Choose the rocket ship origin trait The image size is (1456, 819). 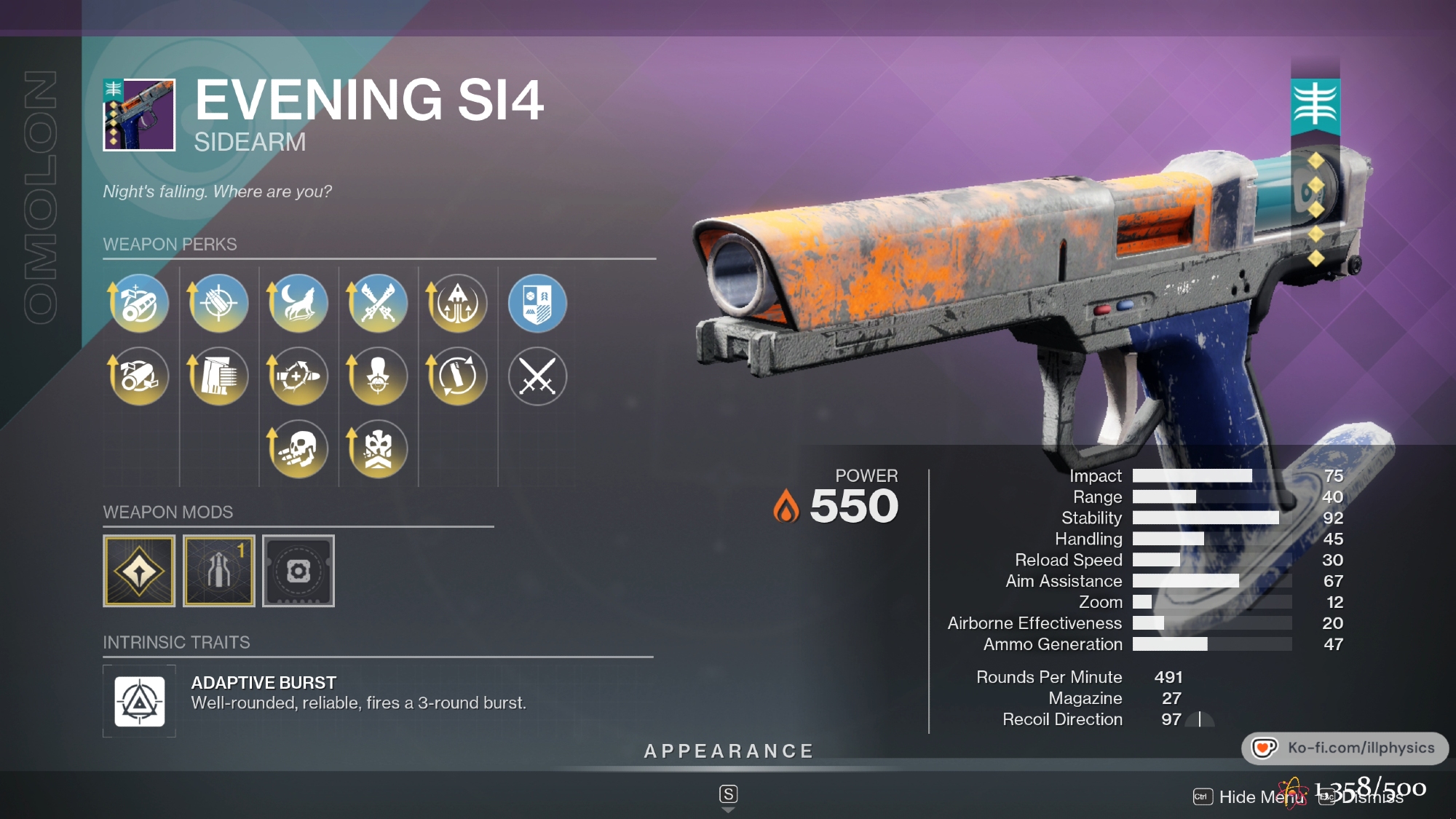(x=457, y=303)
